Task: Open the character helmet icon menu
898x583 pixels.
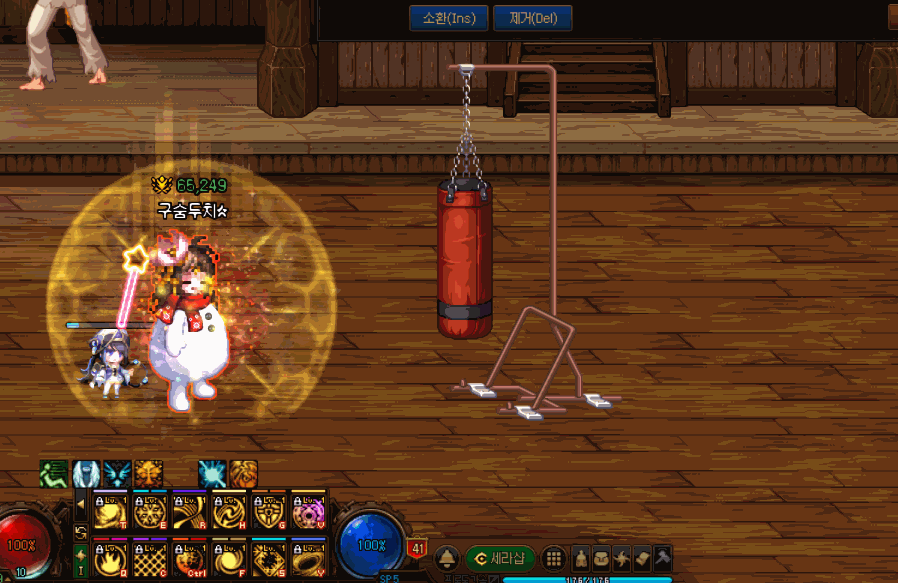Action: [581, 558]
